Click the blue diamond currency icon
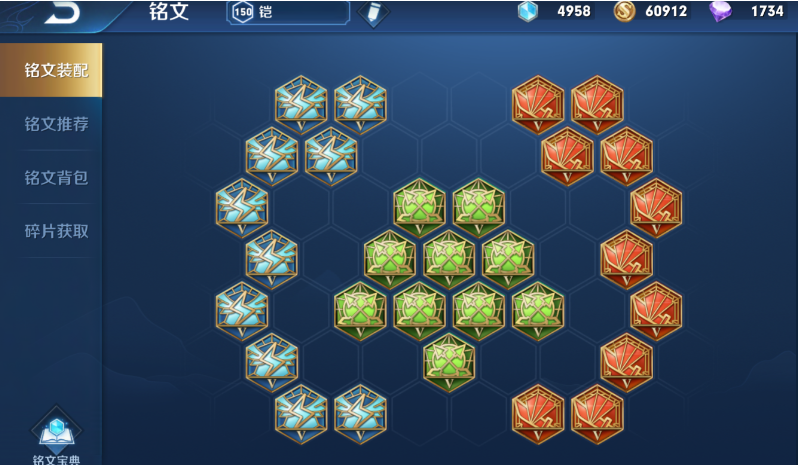 (x=528, y=12)
